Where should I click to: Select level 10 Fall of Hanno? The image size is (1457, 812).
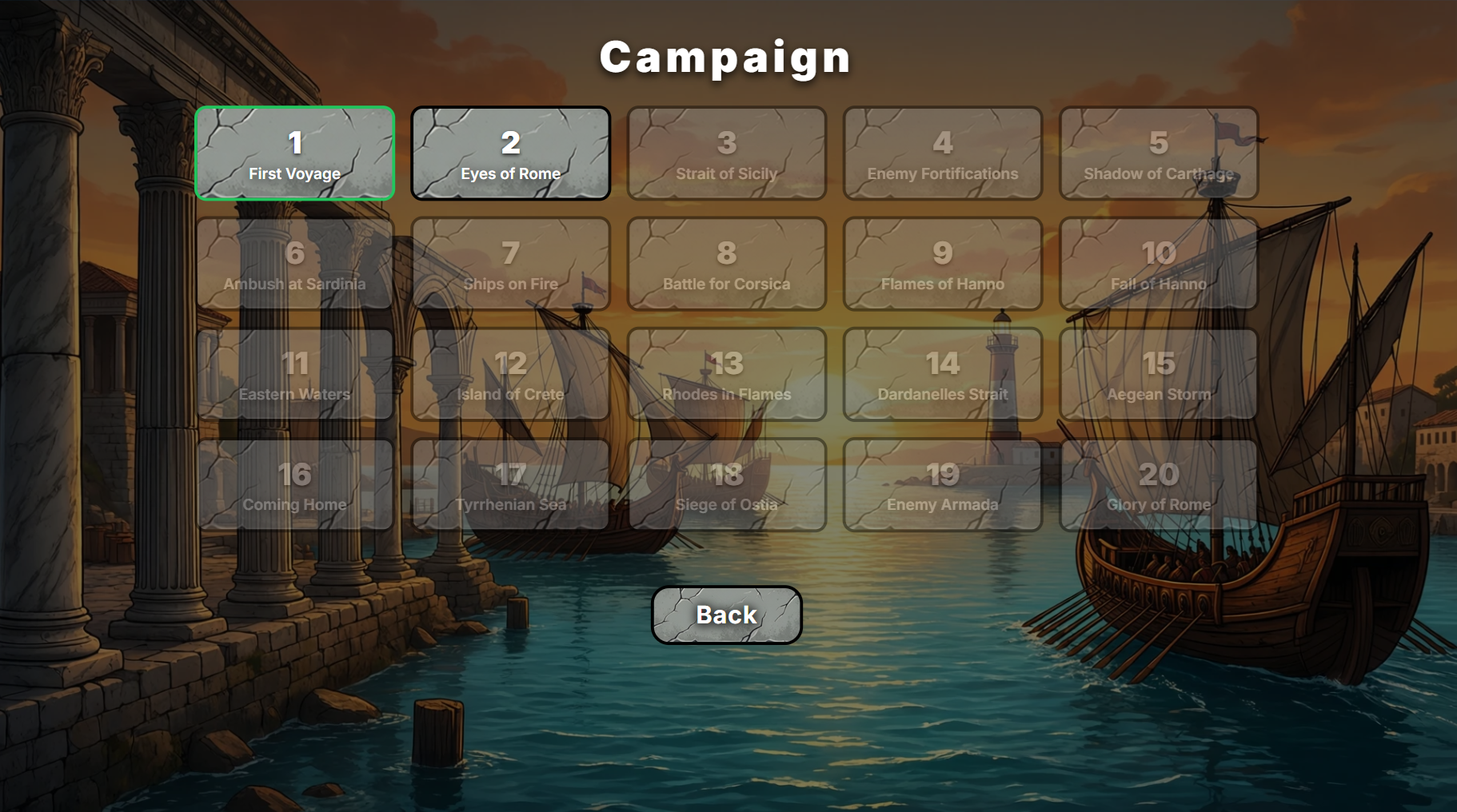1159,264
